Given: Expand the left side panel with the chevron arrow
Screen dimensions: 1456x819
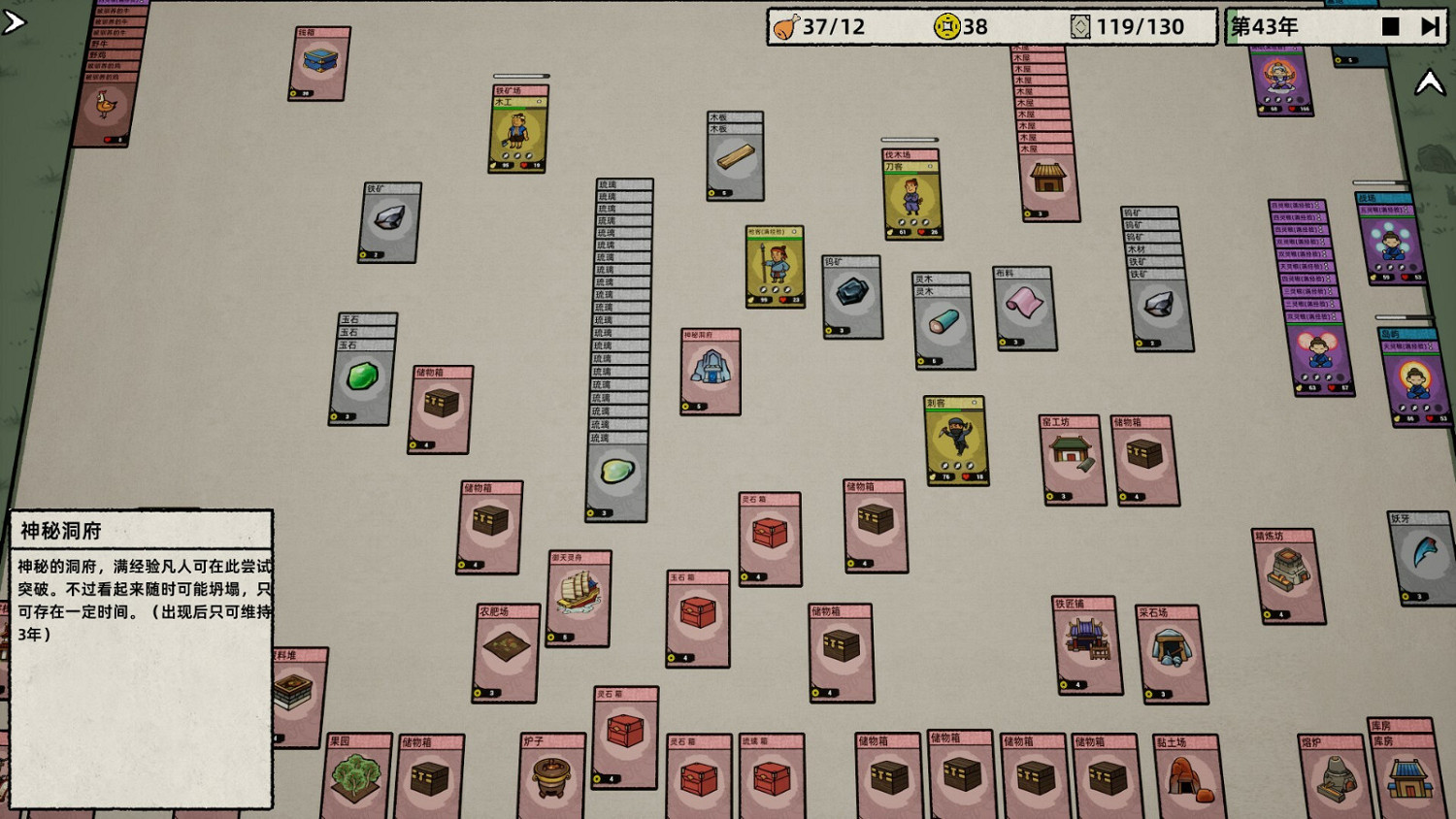Looking at the screenshot, I should coord(15,19).
